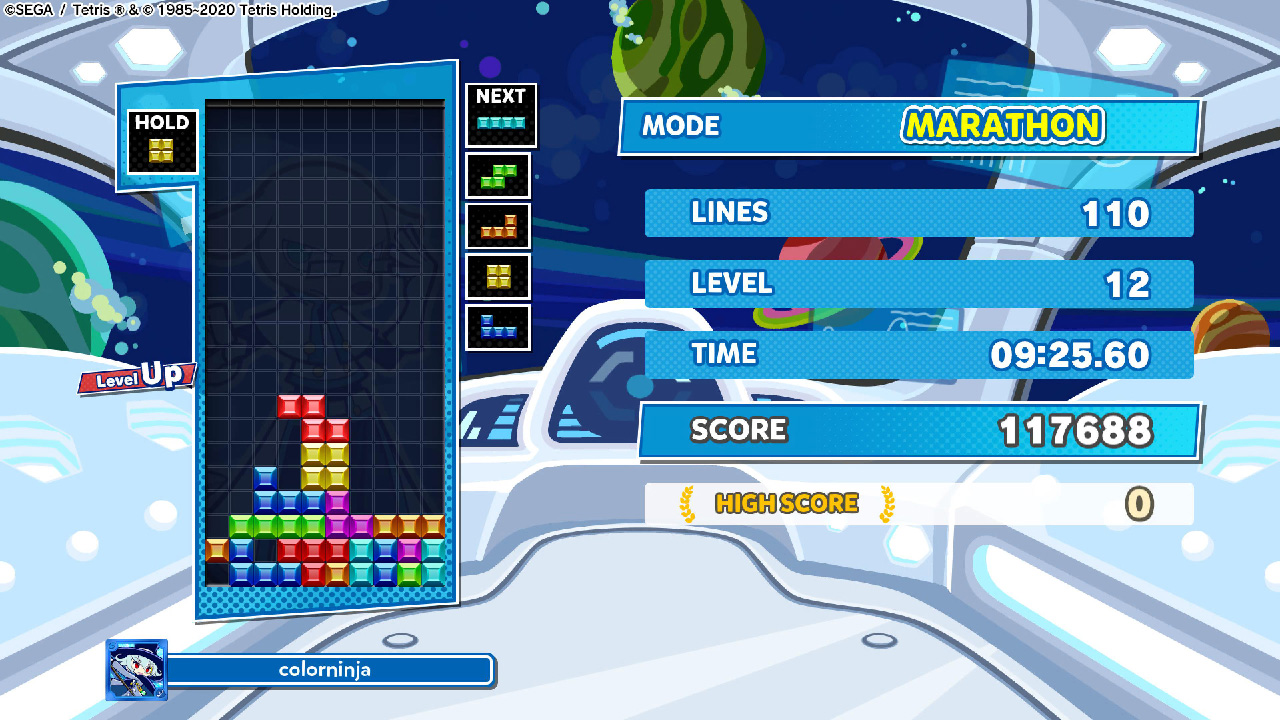1280x720 pixels.
Task: Click the TIME display showing 09:25.60
Action: (x=1069, y=354)
